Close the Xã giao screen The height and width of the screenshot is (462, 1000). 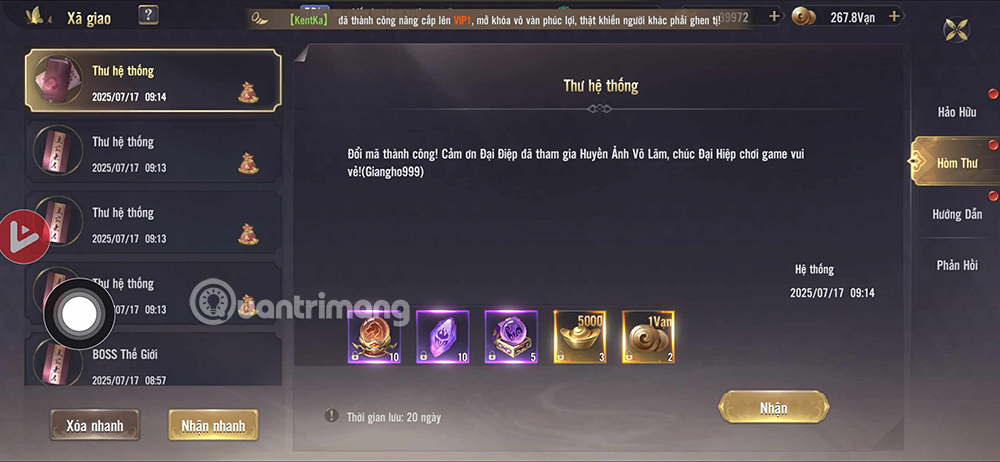pos(956,30)
